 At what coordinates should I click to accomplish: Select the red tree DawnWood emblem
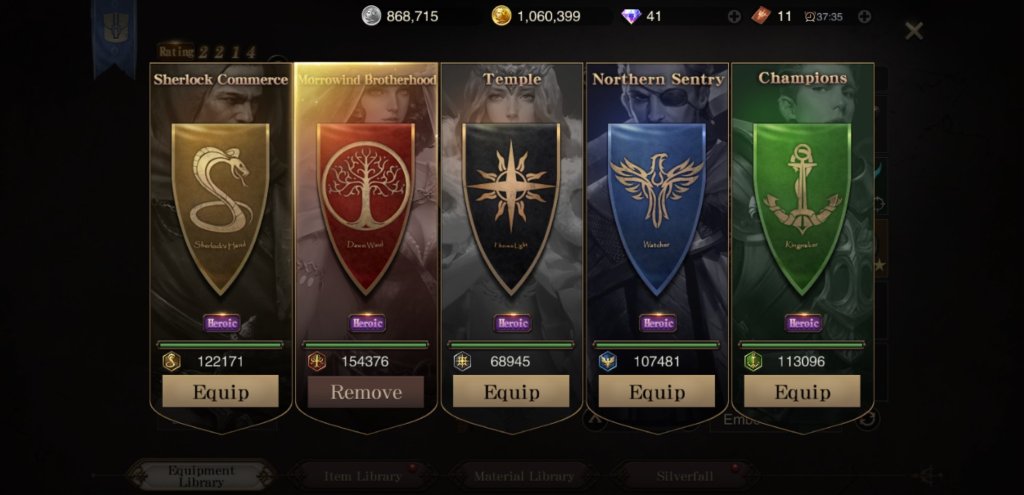[x=366, y=203]
